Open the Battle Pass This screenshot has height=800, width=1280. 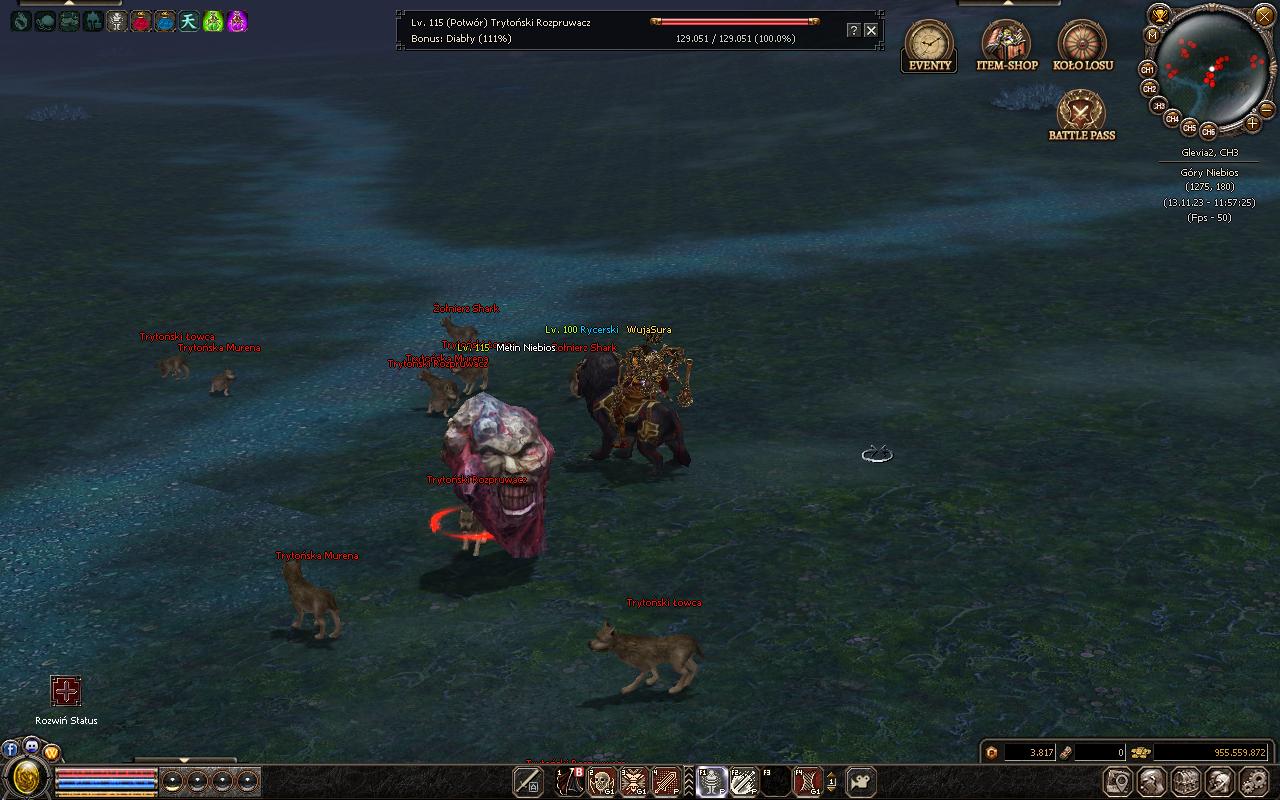(x=1081, y=114)
